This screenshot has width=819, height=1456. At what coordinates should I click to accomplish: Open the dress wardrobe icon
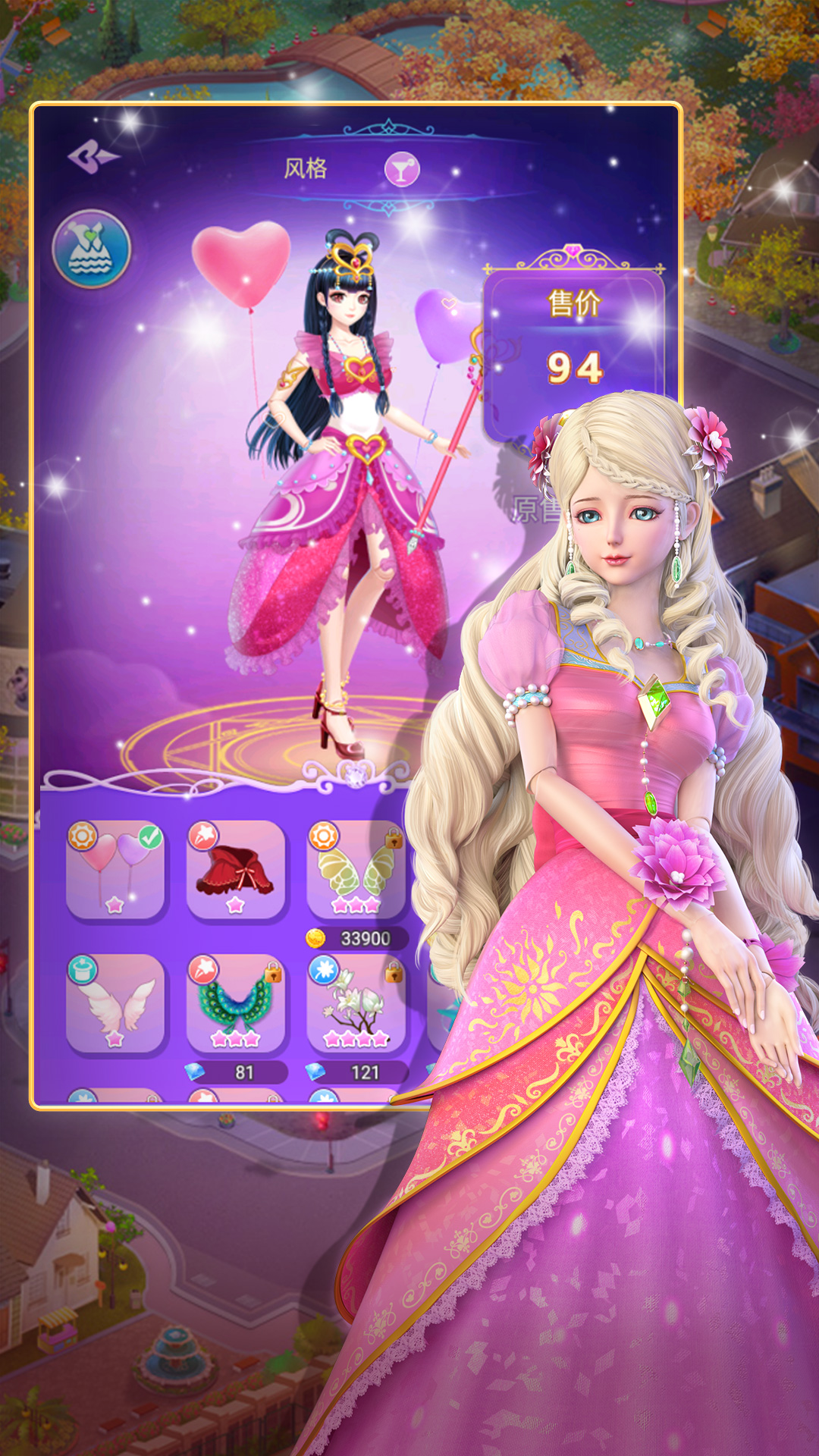92,249
